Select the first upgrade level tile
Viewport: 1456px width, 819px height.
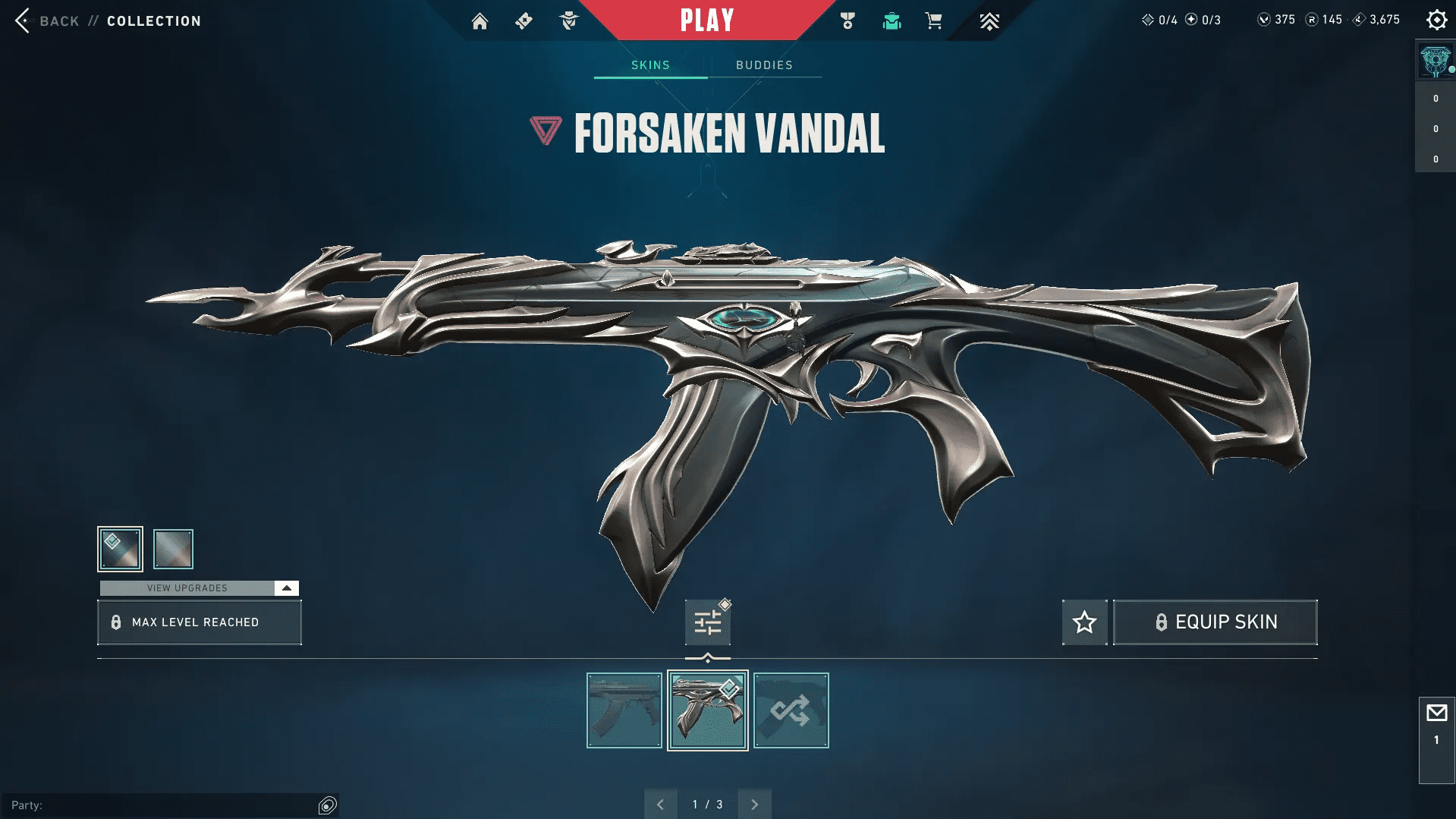coord(119,548)
